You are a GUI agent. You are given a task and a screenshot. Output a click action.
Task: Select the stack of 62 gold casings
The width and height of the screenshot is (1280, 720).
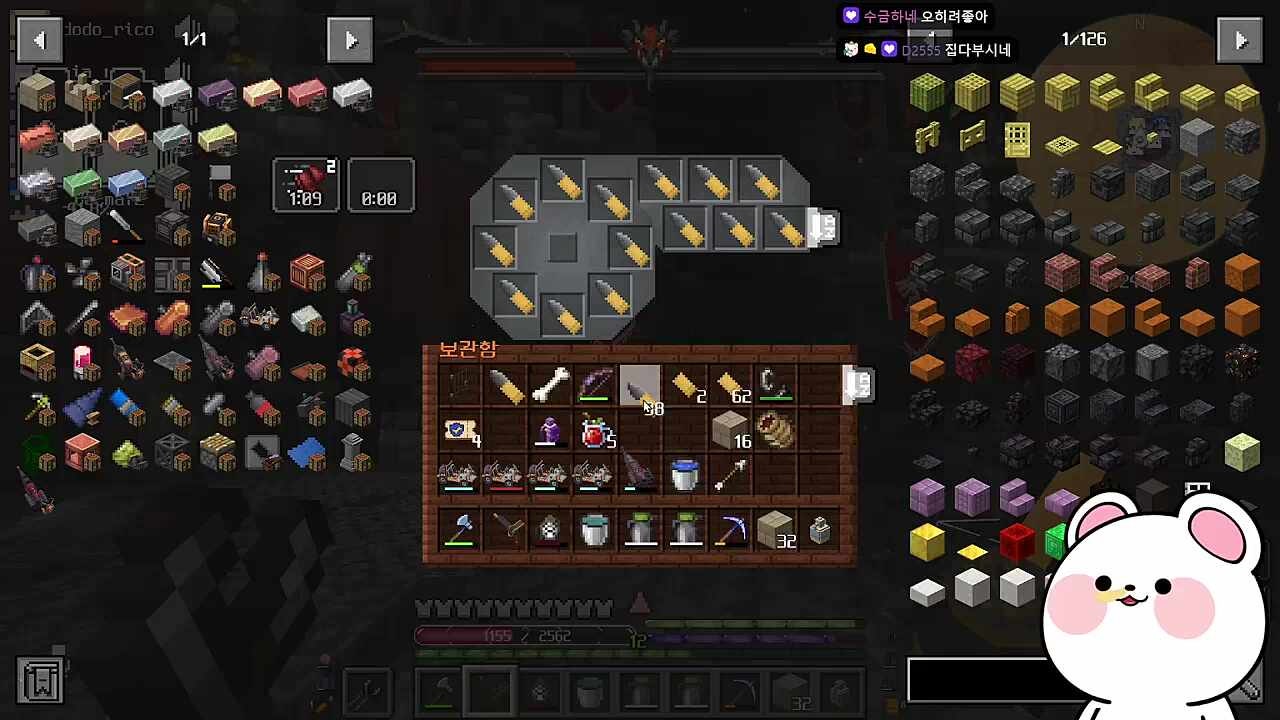coord(733,386)
